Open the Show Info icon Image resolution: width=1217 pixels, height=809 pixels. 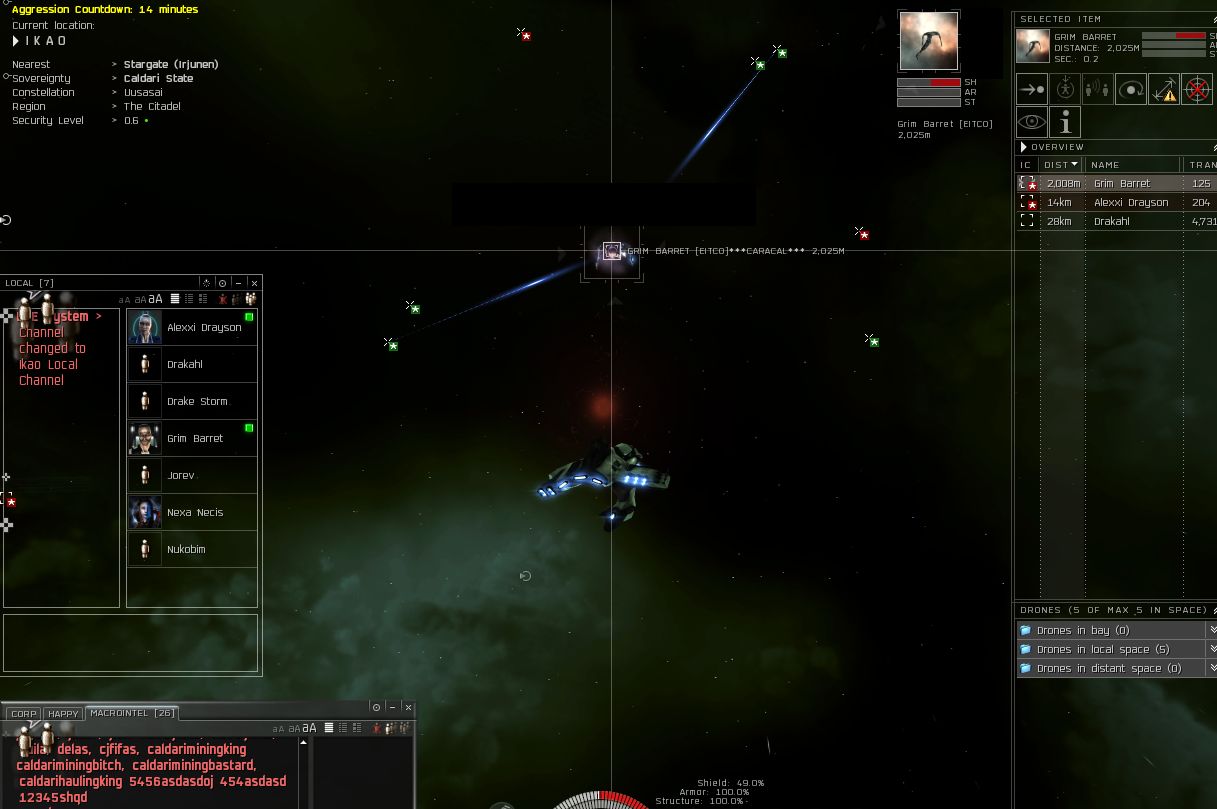pyautogui.click(x=1065, y=123)
